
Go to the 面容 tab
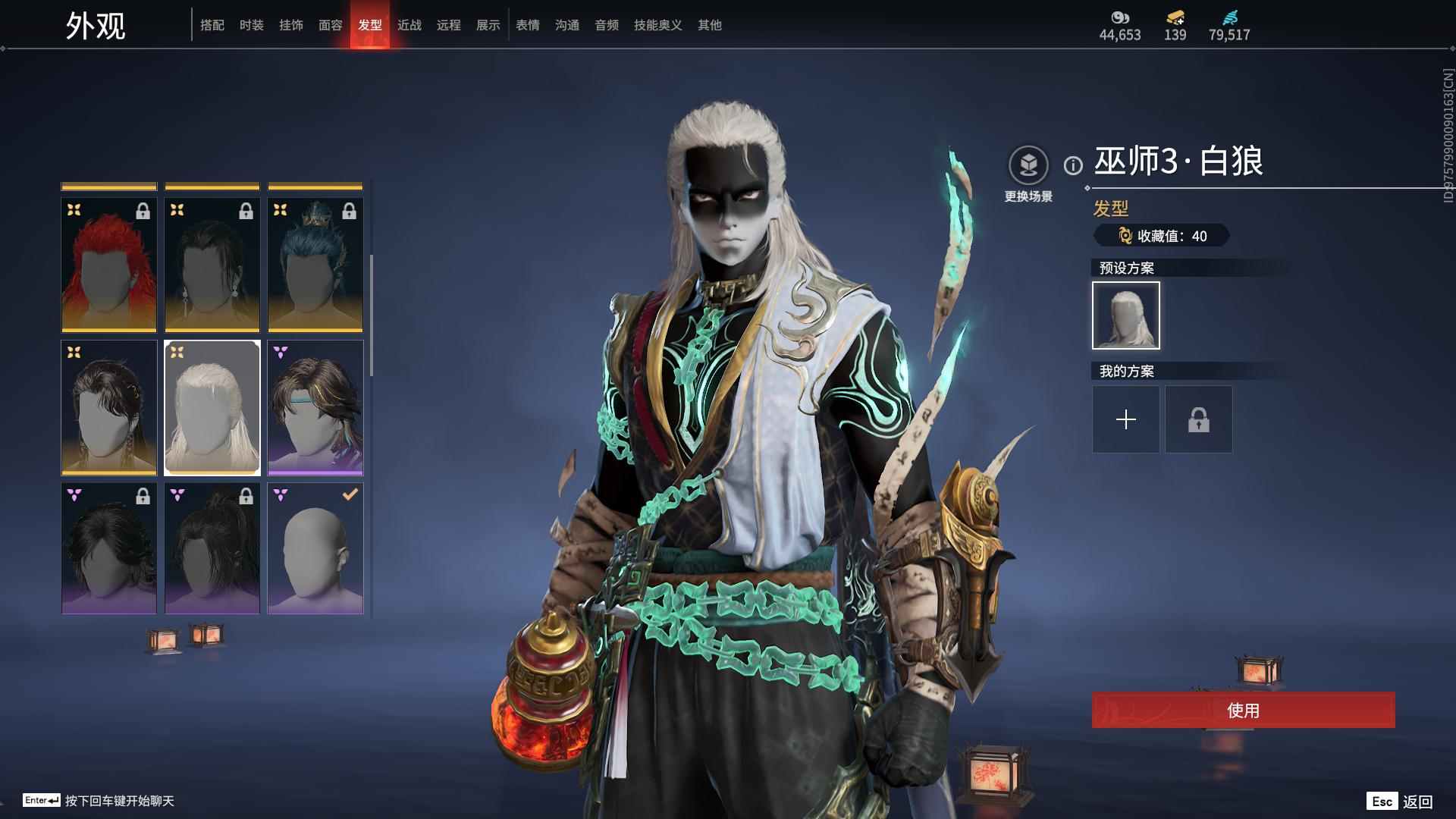pos(331,26)
